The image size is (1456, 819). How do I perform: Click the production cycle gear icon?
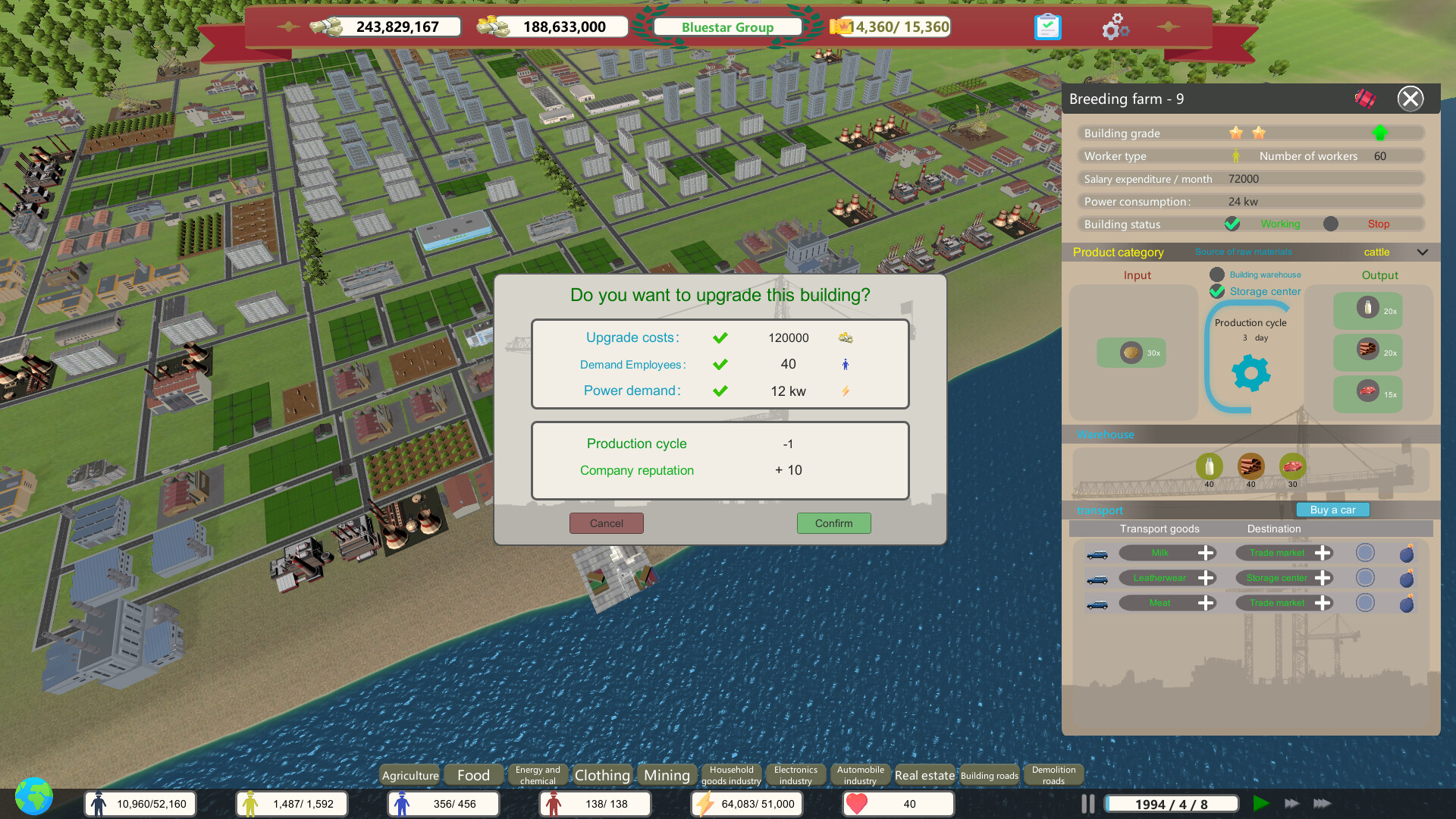[1250, 372]
